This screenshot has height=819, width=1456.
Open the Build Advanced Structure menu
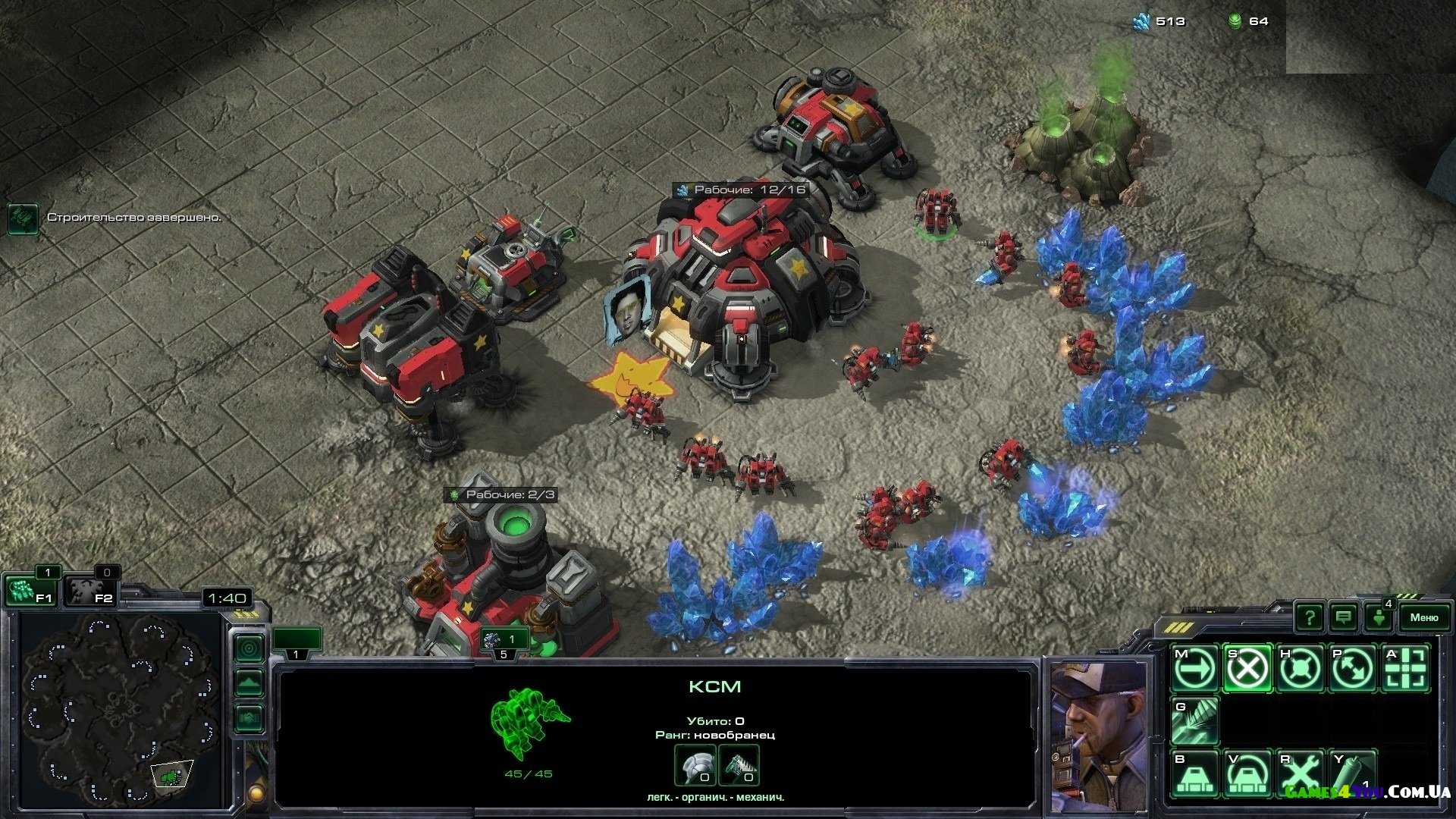[1247, 773]
